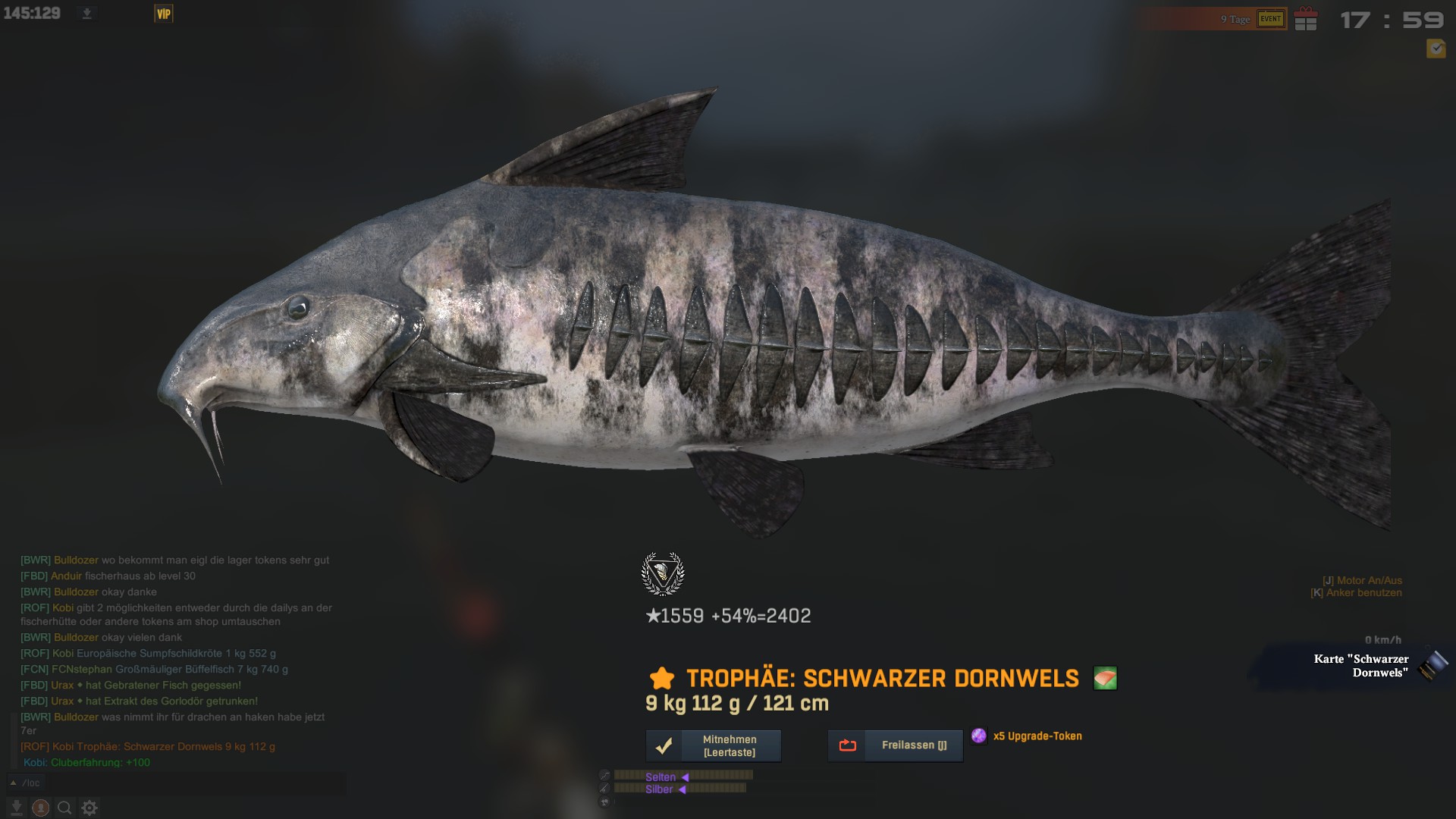Click the chat download arrow icon
Image resolution: width=1456 pixels, height=819 pixels.
click(x=17, y=808)
